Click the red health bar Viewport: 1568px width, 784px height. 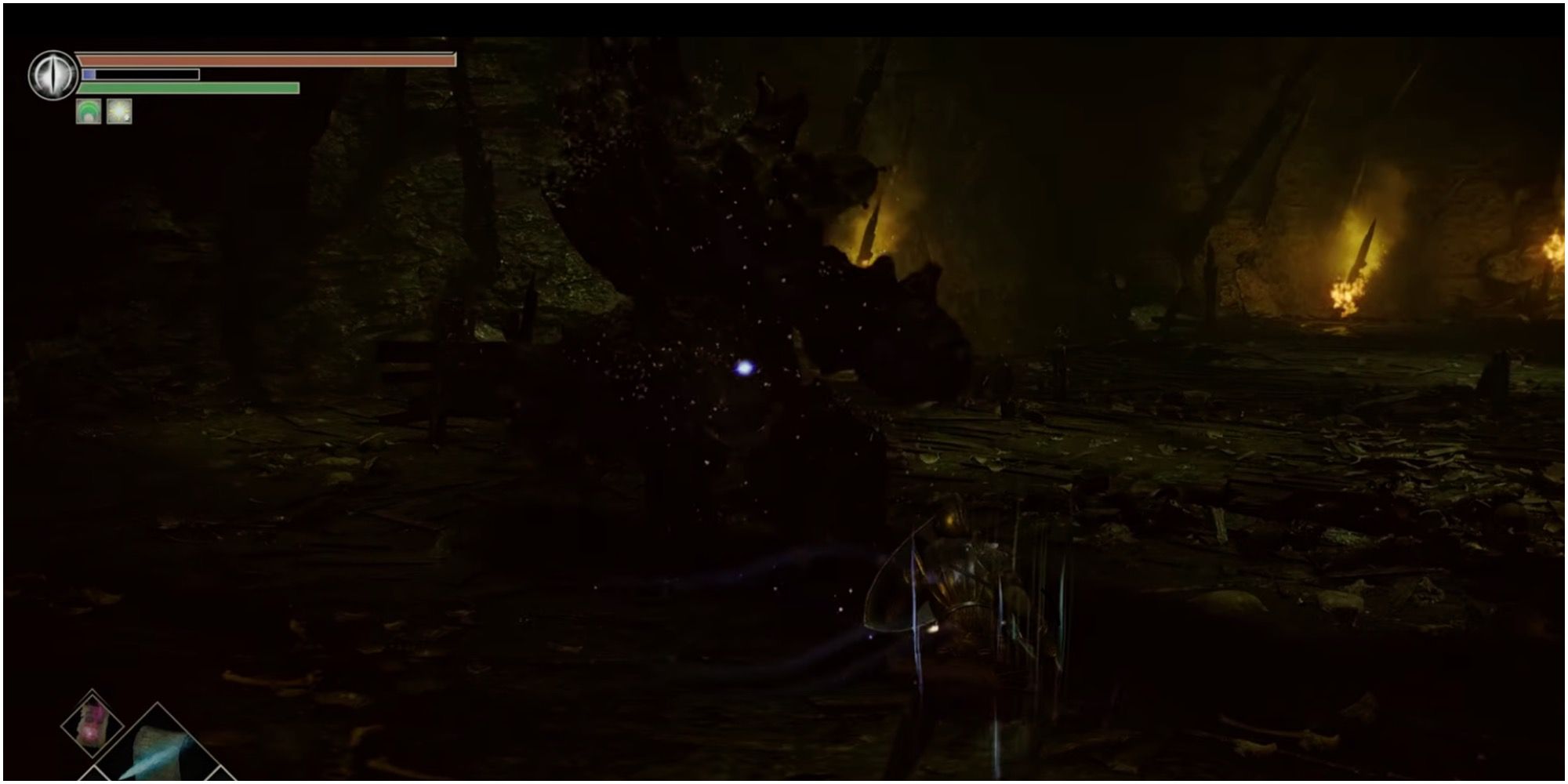pos(267,60)
